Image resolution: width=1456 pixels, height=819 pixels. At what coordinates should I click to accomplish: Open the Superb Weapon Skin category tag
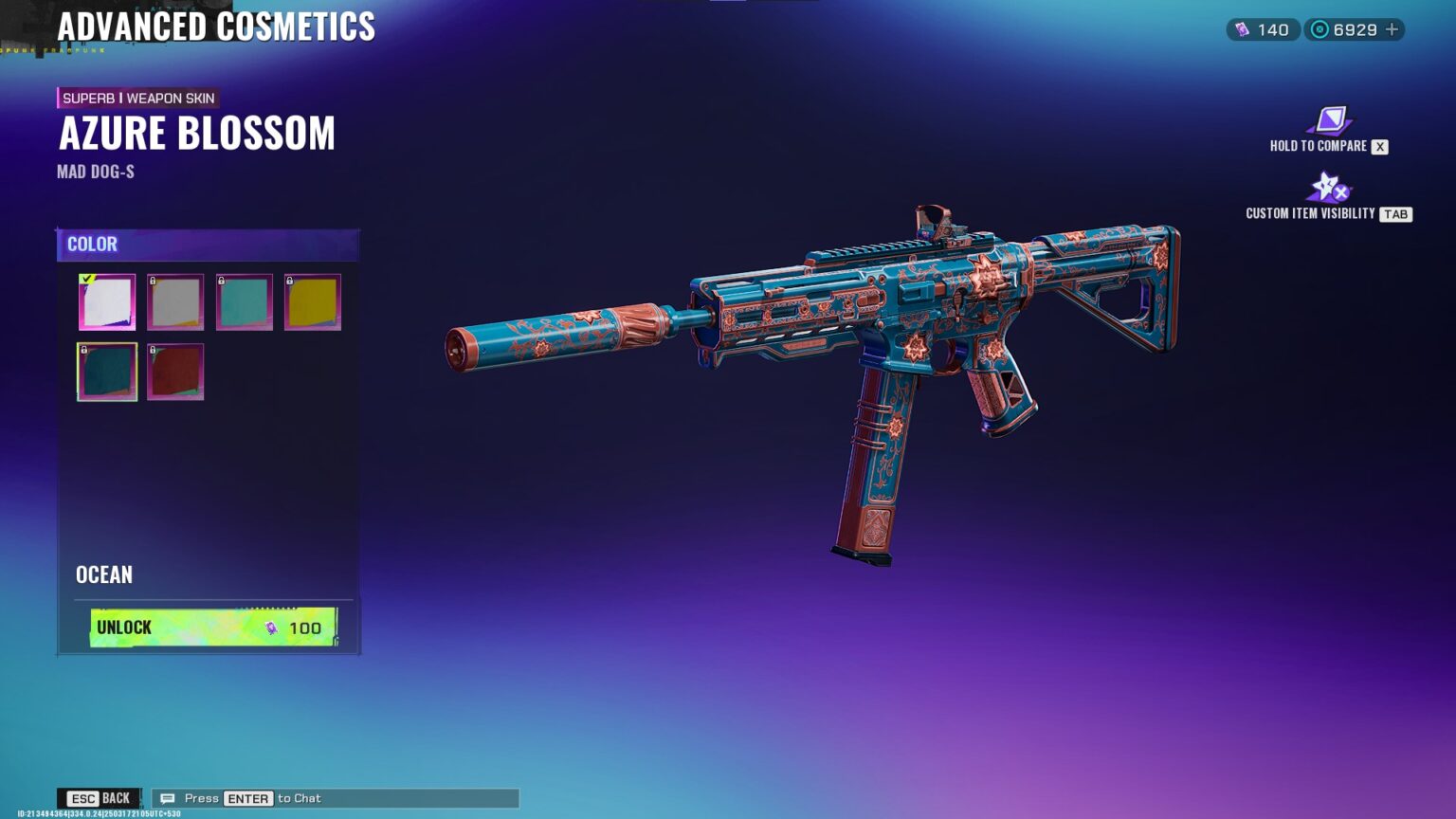137,98
